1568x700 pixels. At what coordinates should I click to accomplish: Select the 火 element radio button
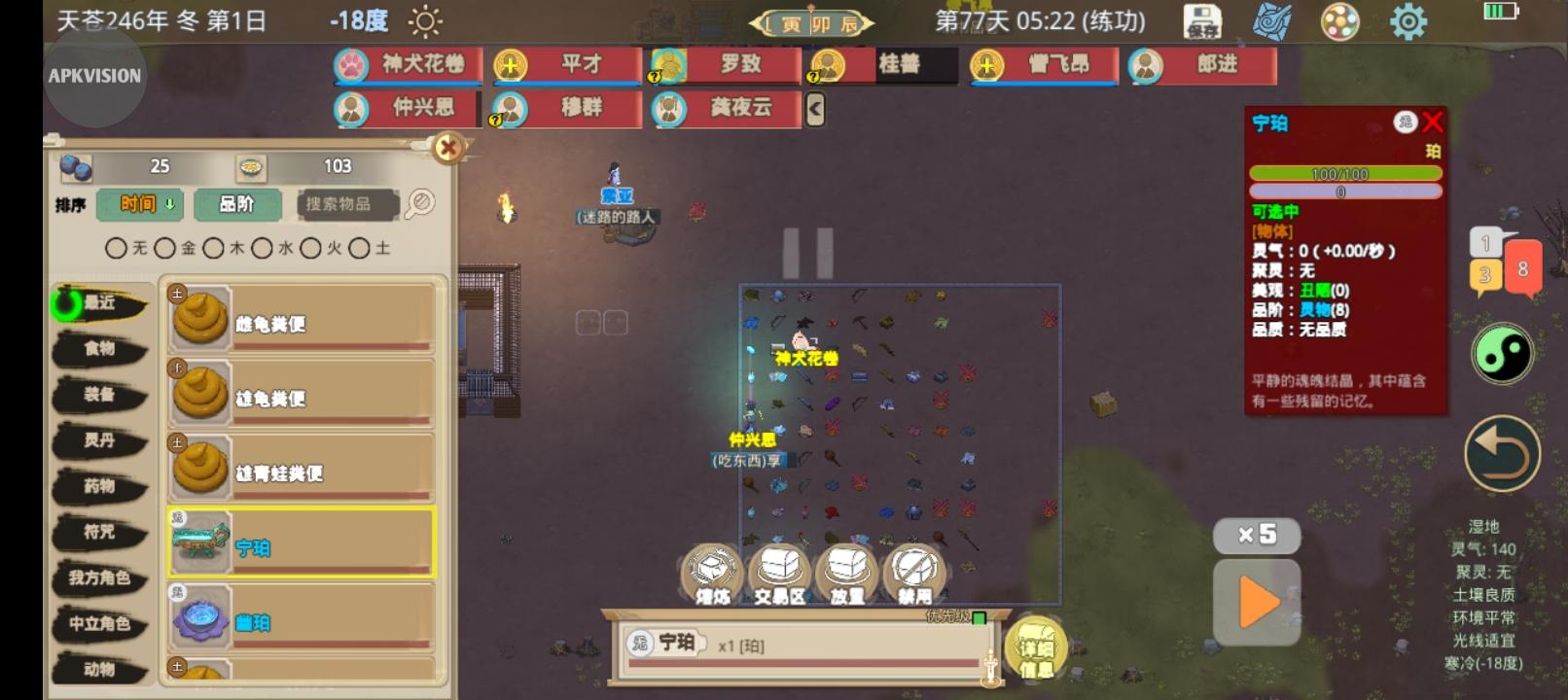tap(313, 248)
